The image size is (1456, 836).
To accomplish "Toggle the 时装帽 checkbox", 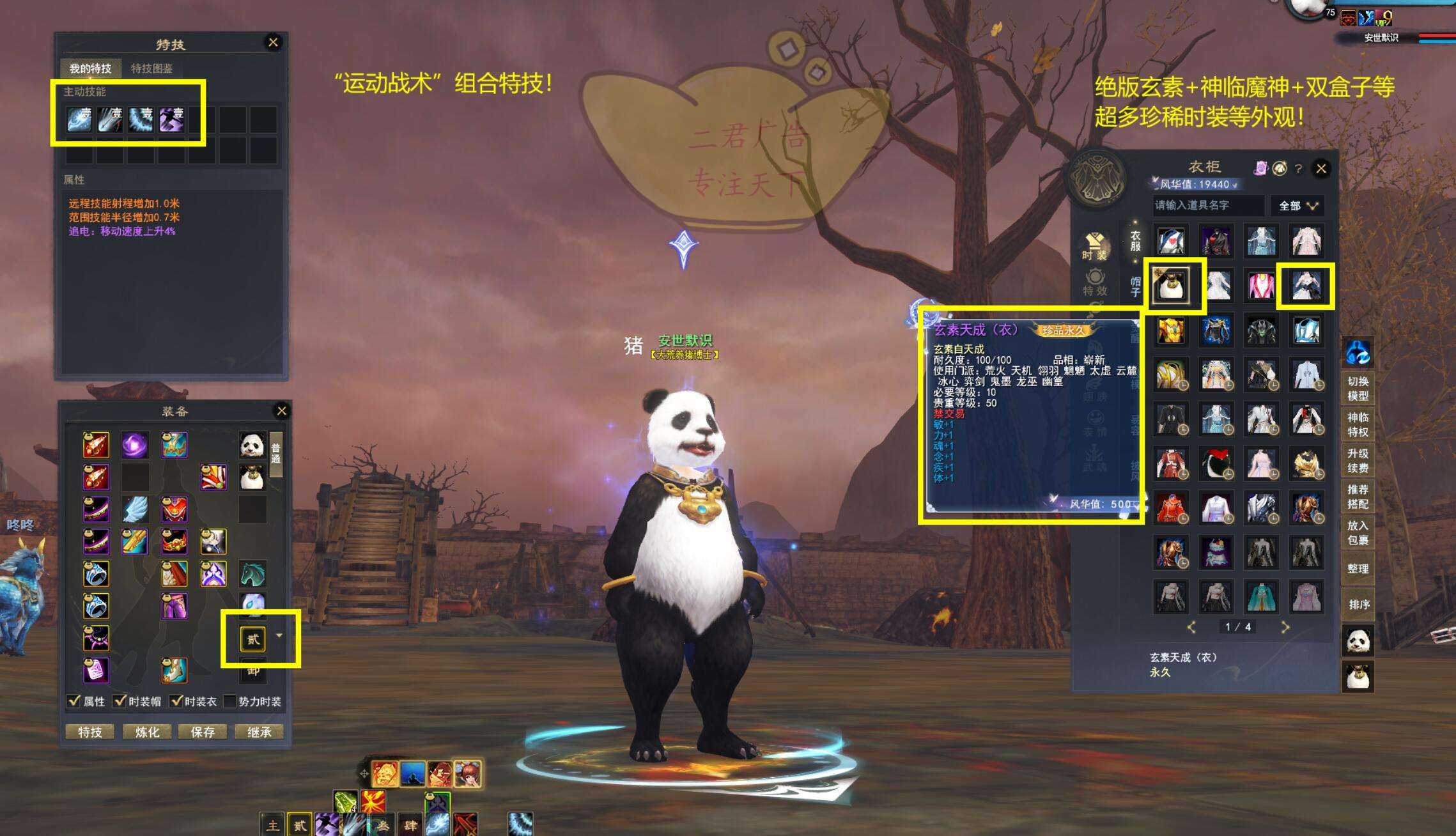I will click(120, 701).
